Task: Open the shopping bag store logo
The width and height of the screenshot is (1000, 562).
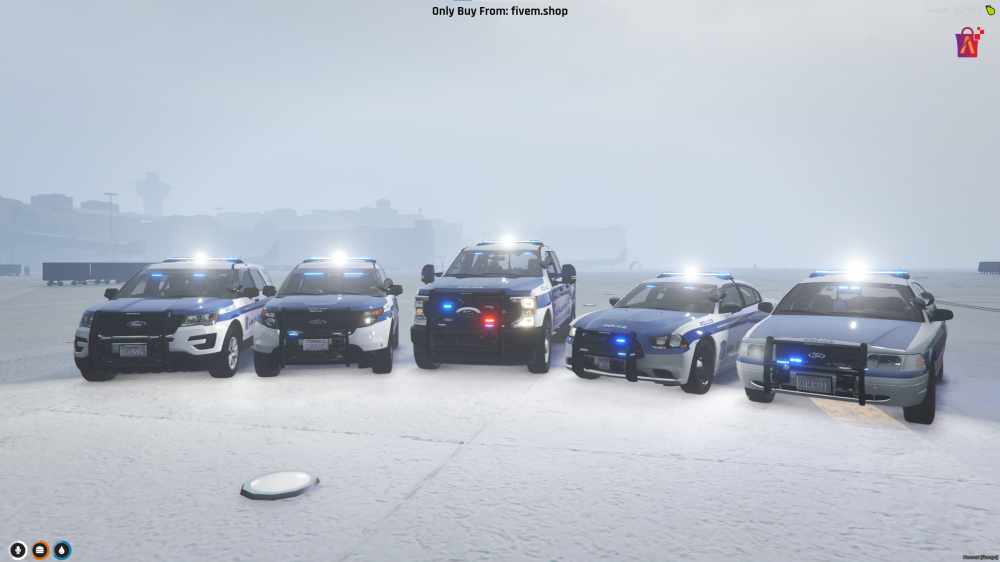Action: [x=968, y=42]
